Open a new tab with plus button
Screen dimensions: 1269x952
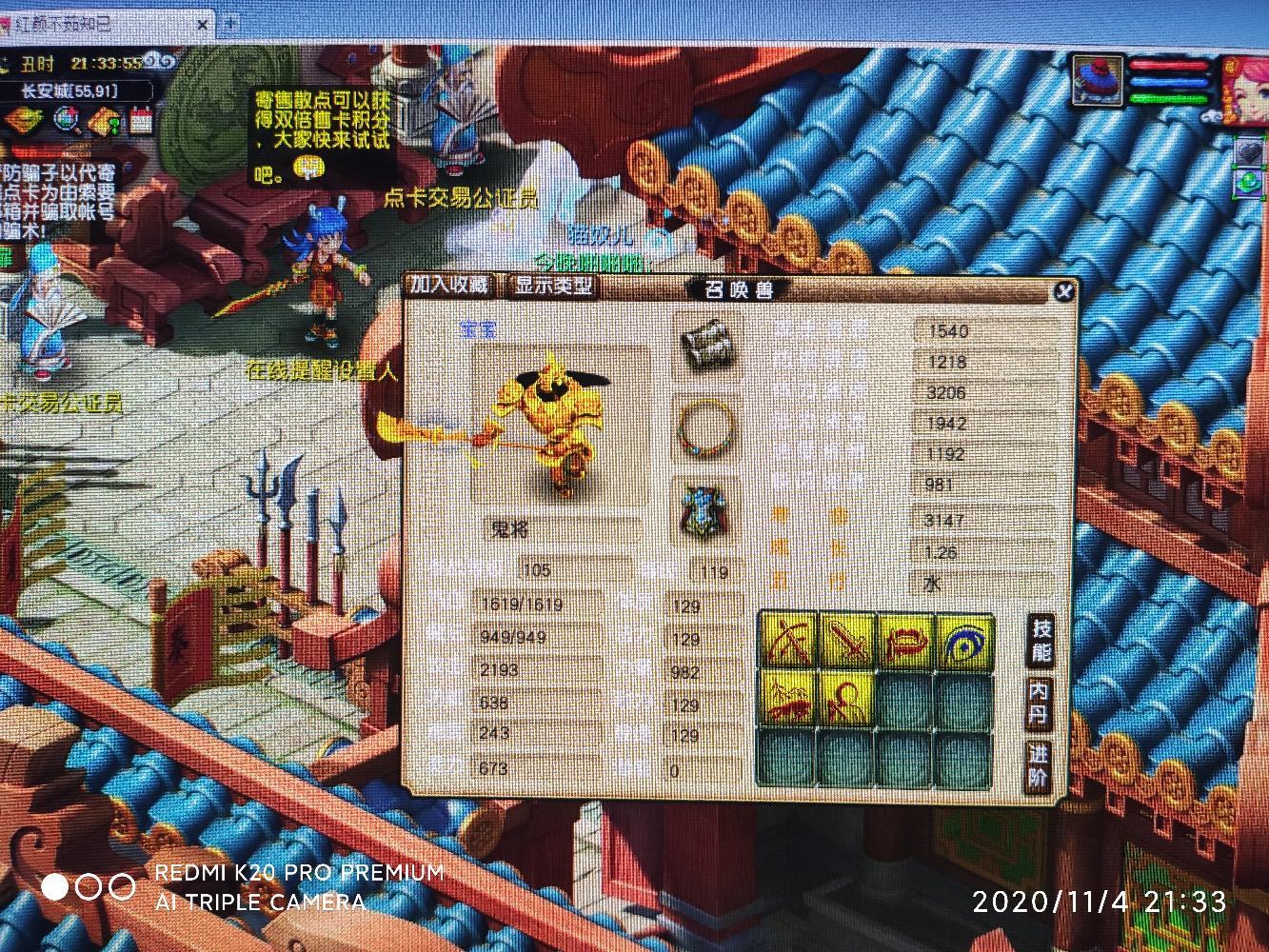[231, 23]
